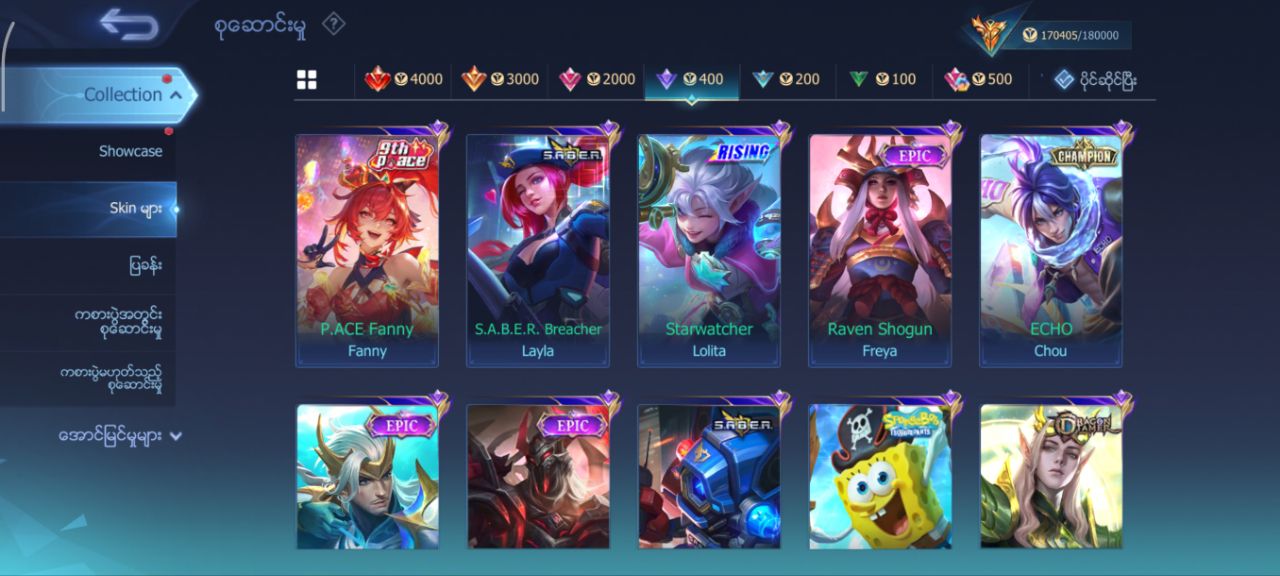Select the P.ACE Fanny skin card
This screenshot has width=1280, height=576.
pyautogui.click(x=367, y=250)
